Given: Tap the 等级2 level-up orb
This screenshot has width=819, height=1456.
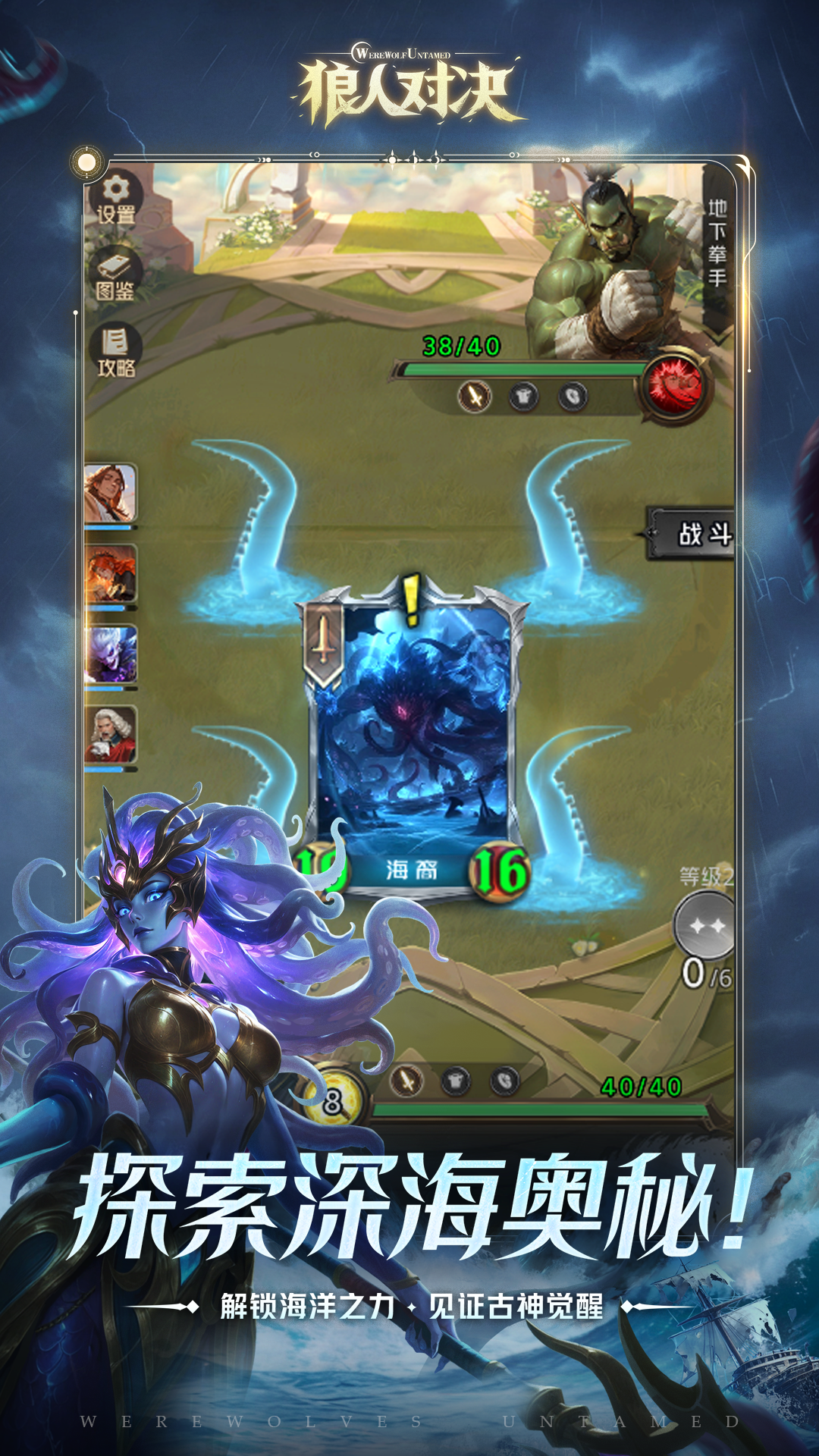Looking at the screenshot, I should pos(706,925).
